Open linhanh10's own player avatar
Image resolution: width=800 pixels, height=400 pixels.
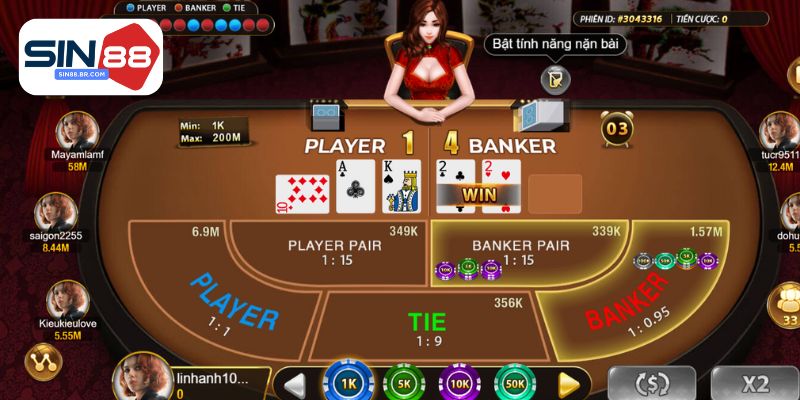click(144, 378)
